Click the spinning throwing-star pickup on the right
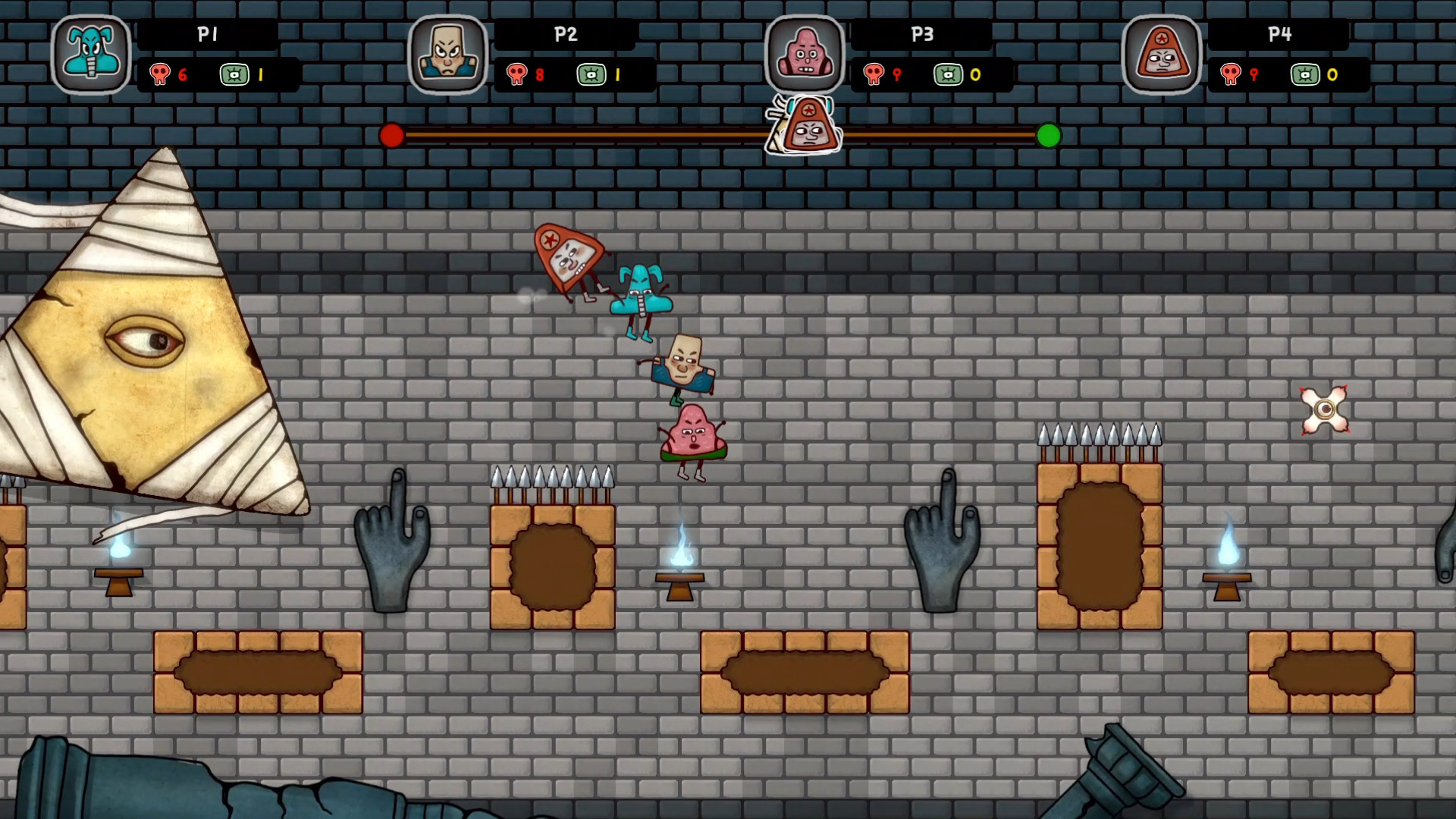 (x=1325, y=410)
